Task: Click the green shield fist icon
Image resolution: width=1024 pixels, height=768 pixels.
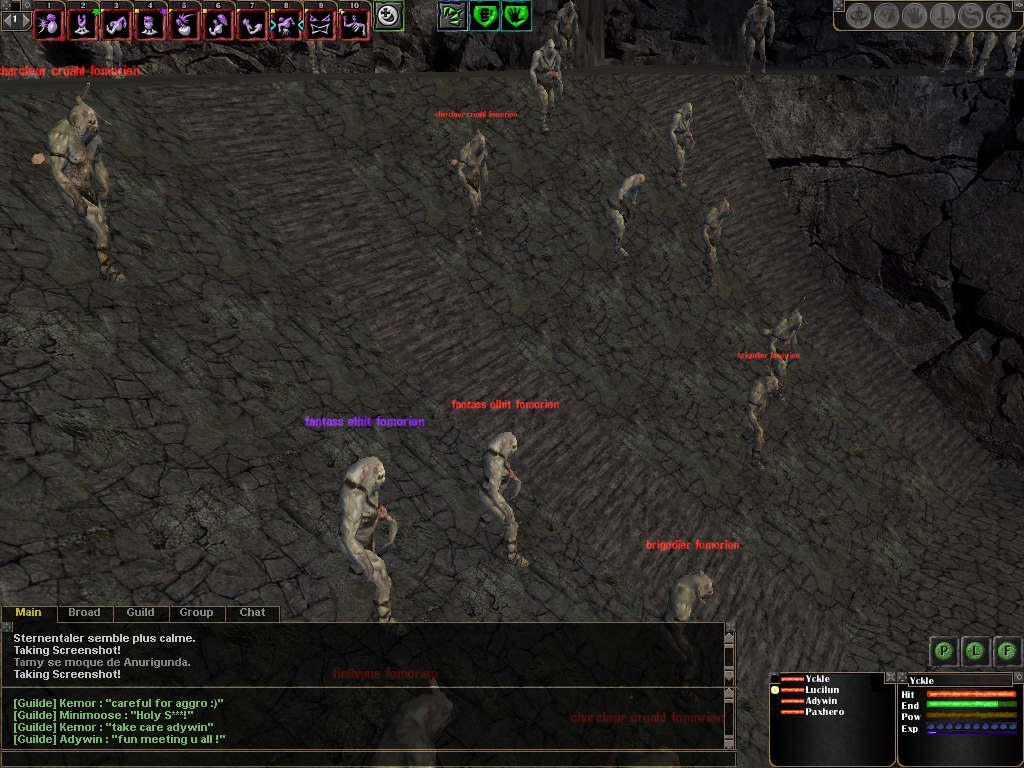Action: pos(485,15)
